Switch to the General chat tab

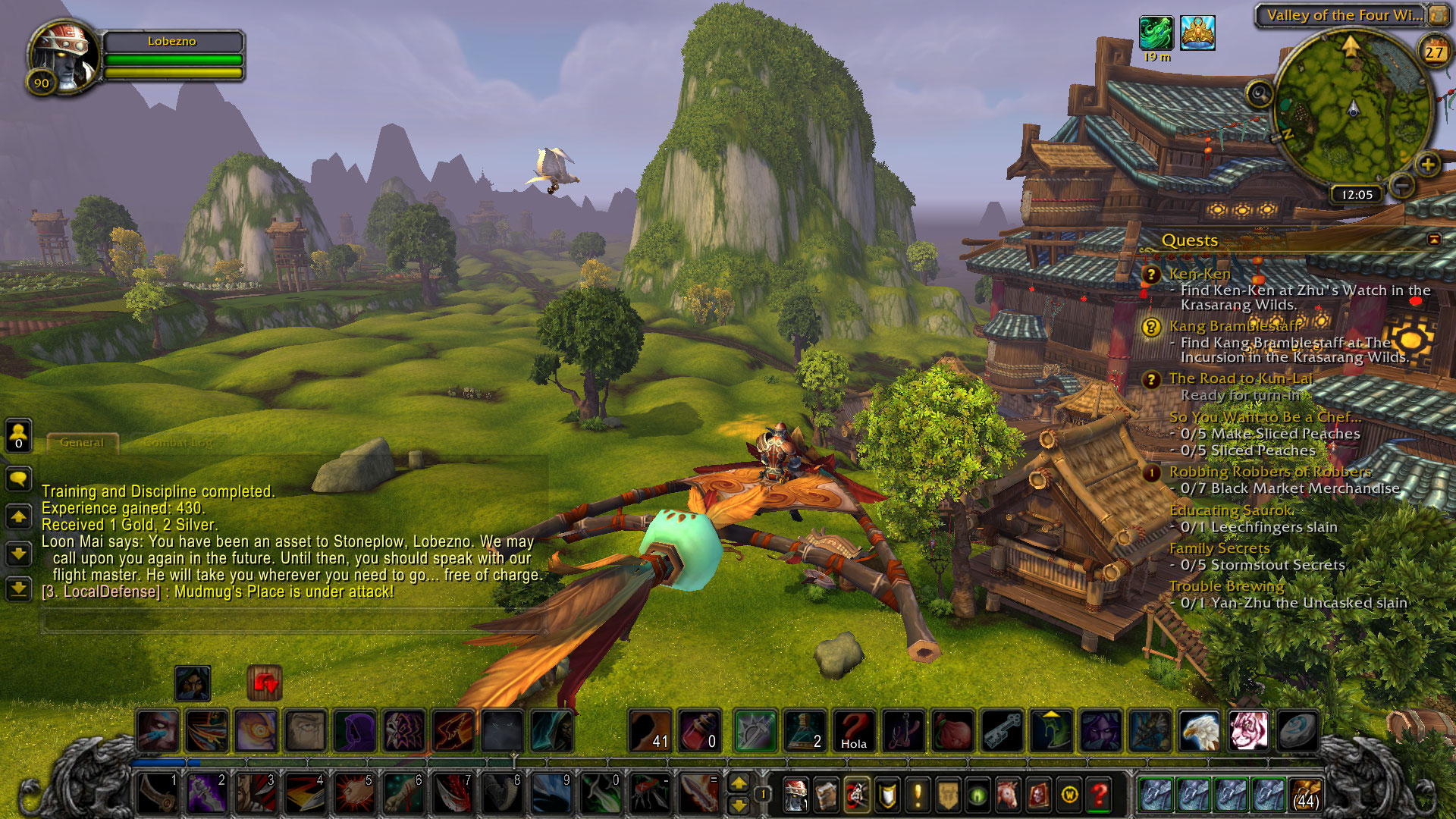(82, 442)
